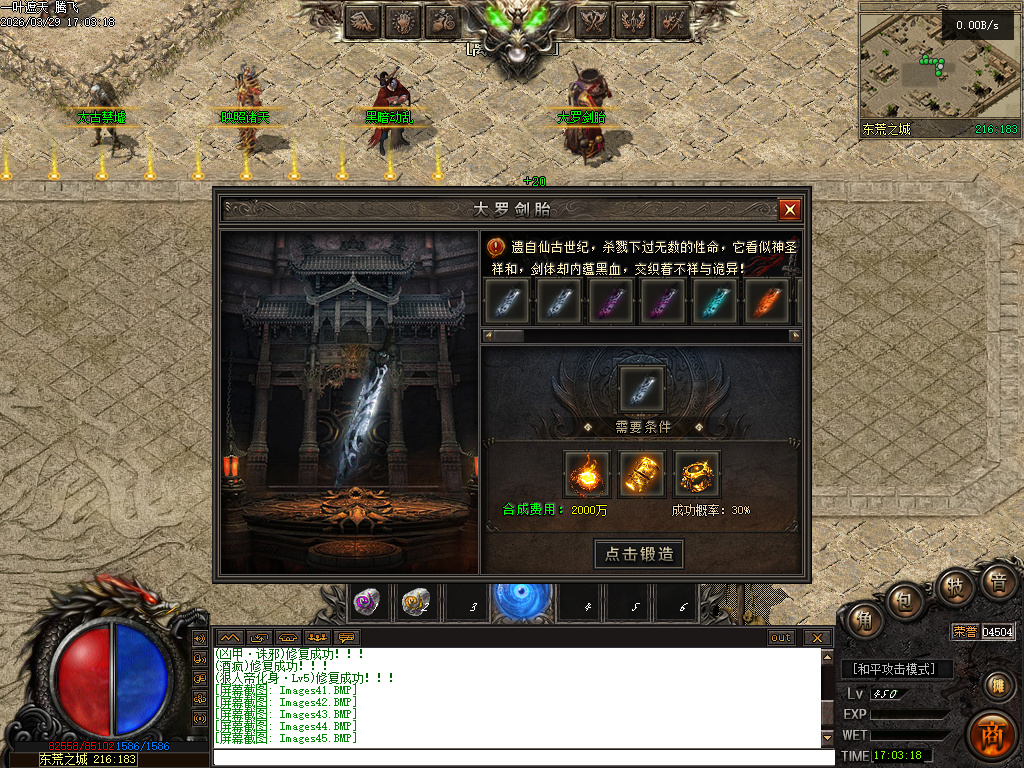Select the orange sword embryo slot
The image size is (1024, 768).
pos(765,300)
